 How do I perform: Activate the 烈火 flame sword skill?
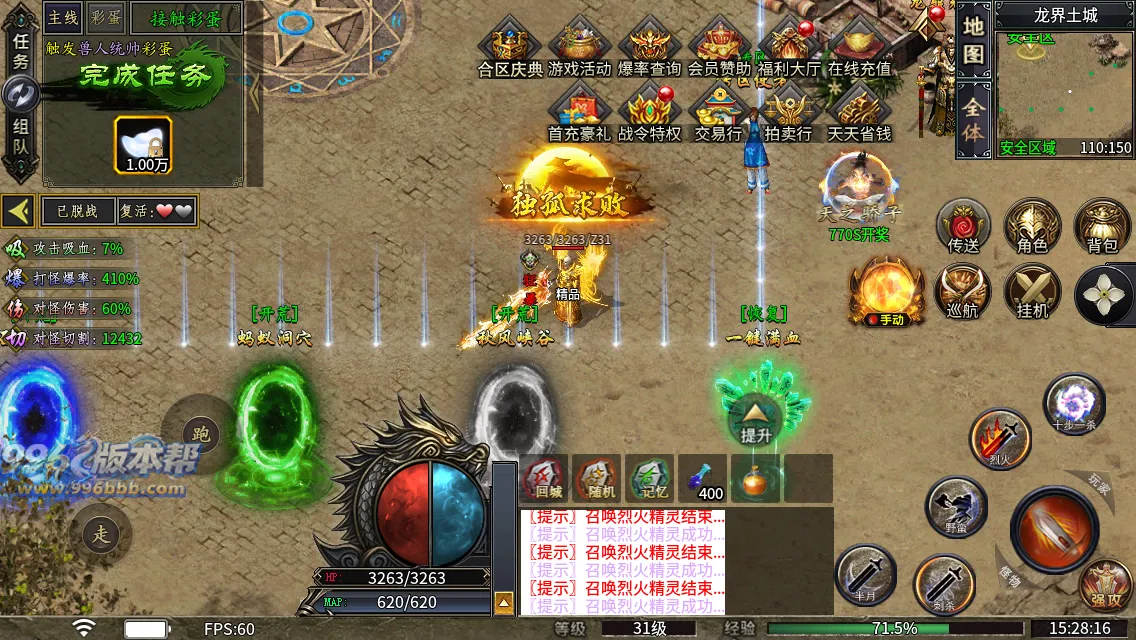[999, 438]
